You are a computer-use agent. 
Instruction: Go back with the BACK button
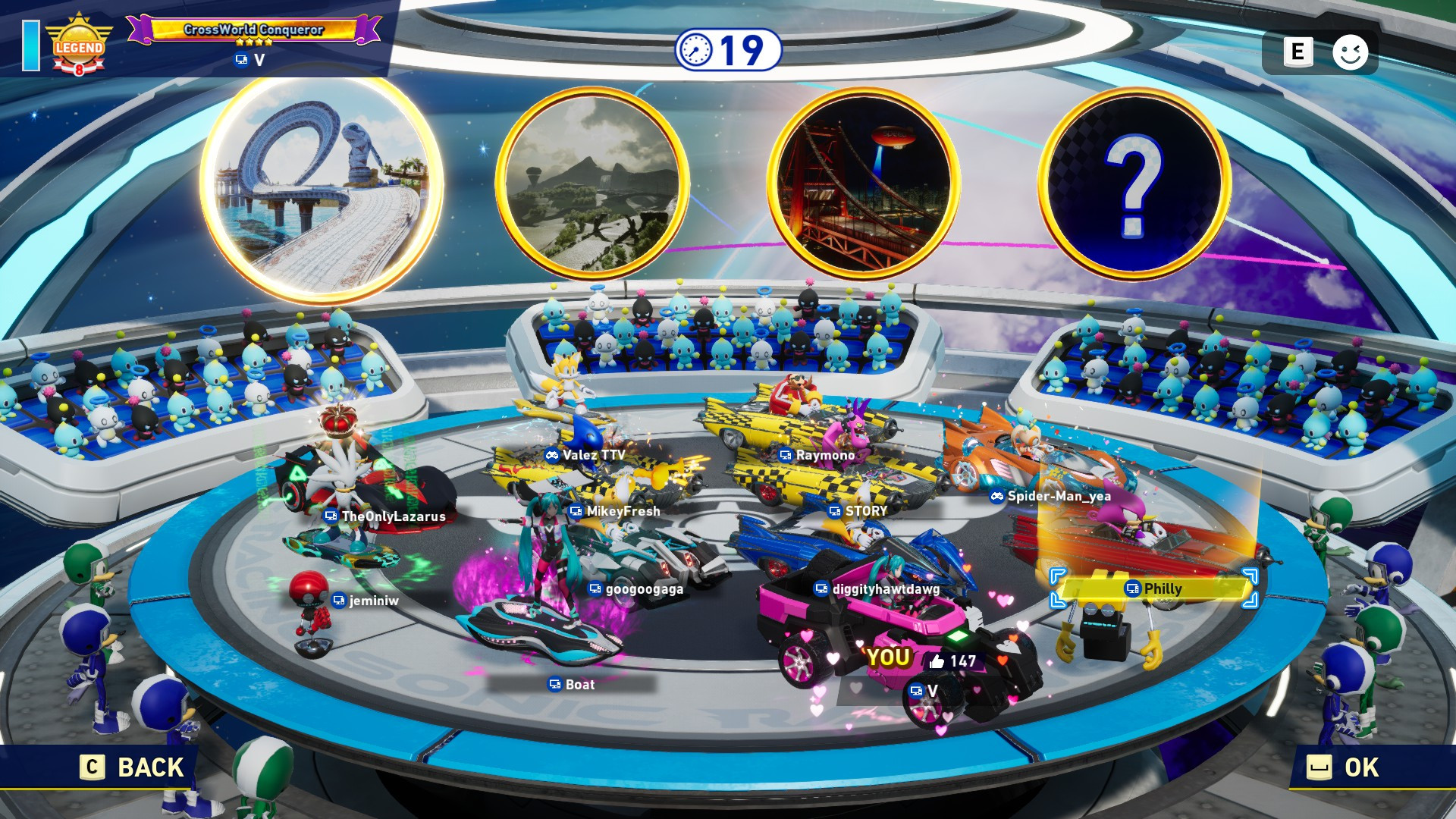click(133, 767)
